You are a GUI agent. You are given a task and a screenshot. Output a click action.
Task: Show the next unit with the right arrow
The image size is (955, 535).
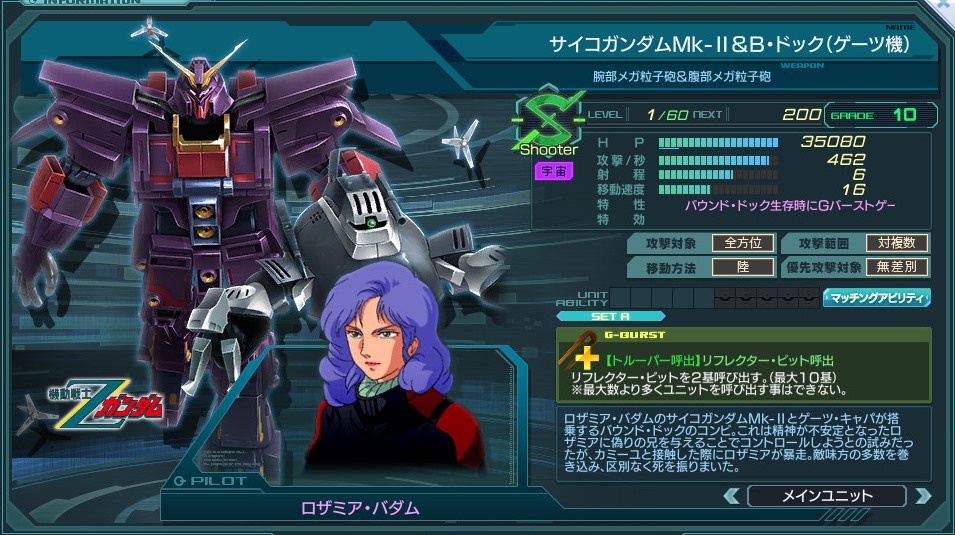pos(922,496)
